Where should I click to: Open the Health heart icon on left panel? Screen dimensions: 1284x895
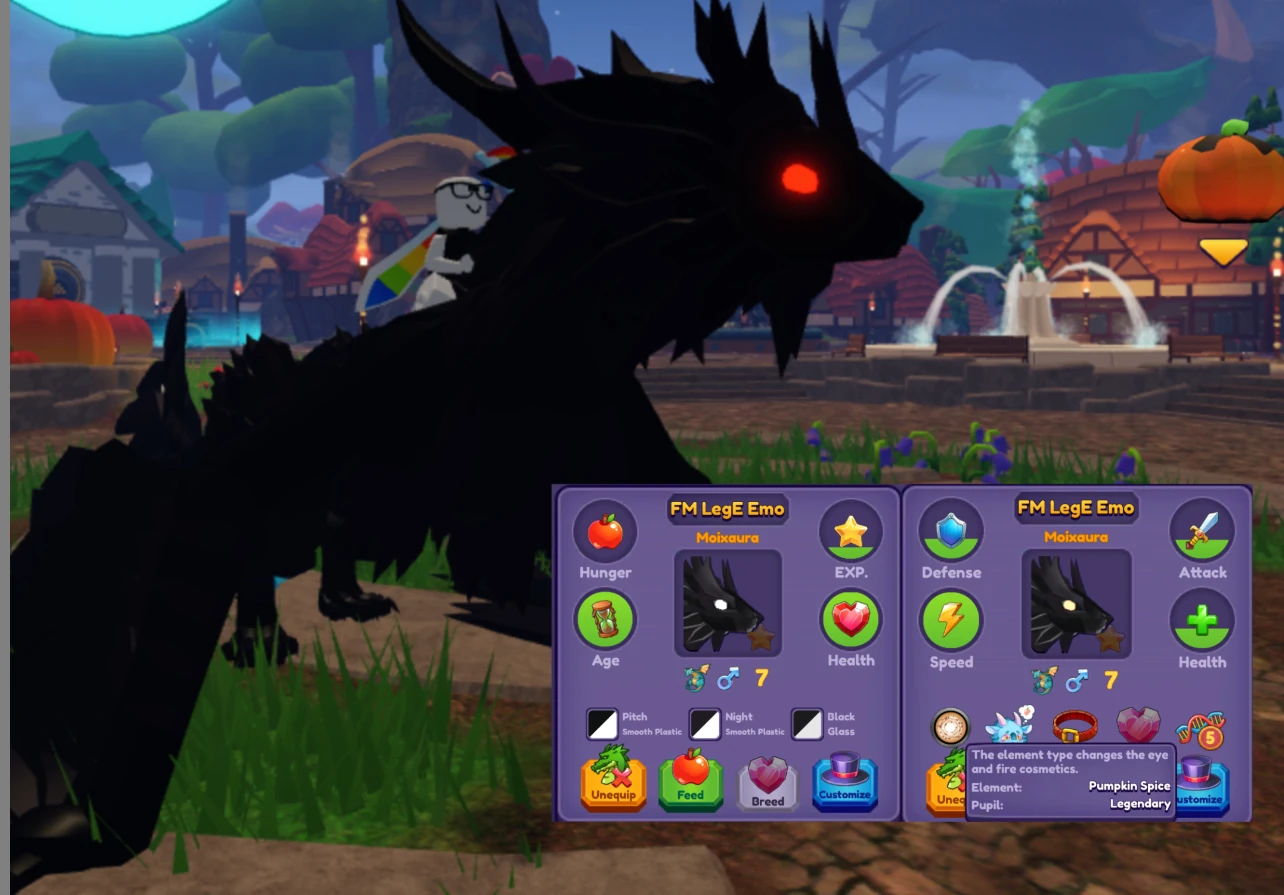[851, 620]
